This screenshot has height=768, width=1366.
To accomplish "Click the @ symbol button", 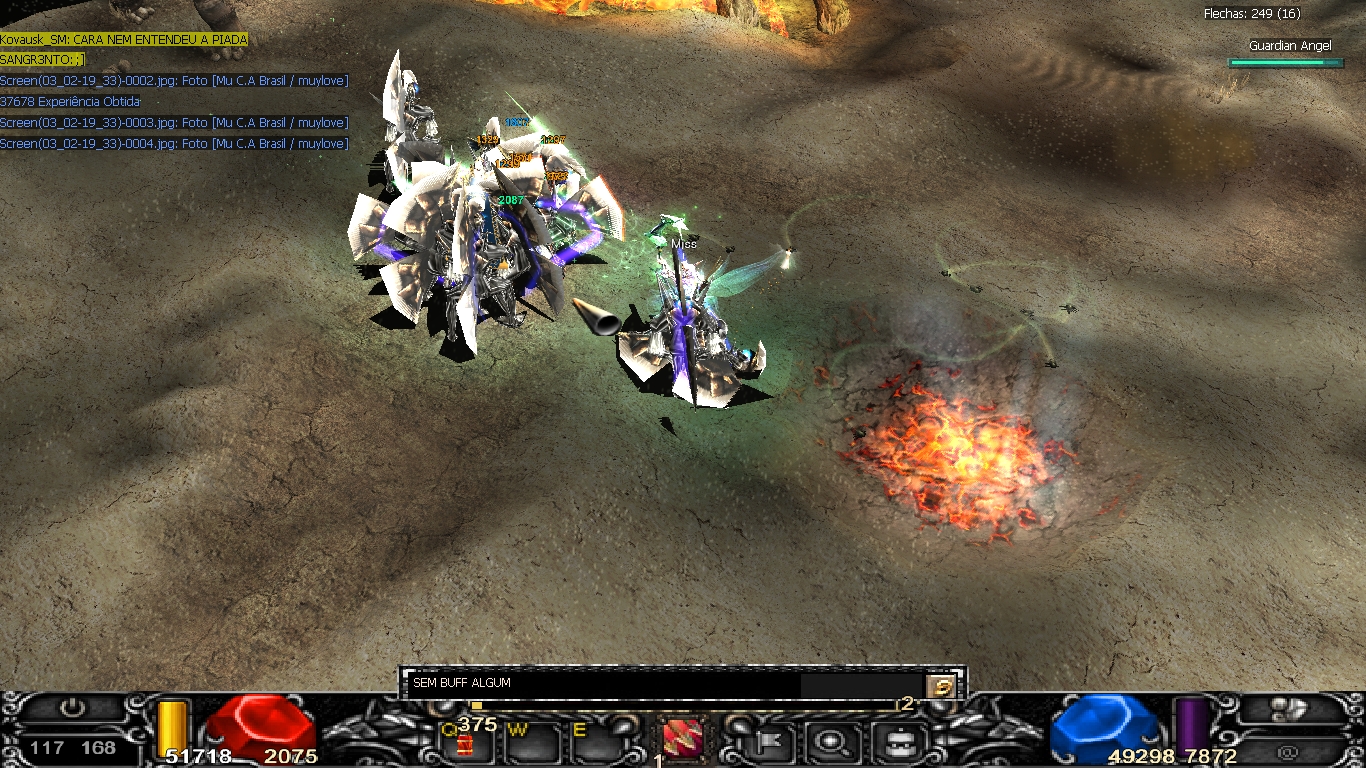I will point(1288,750).
